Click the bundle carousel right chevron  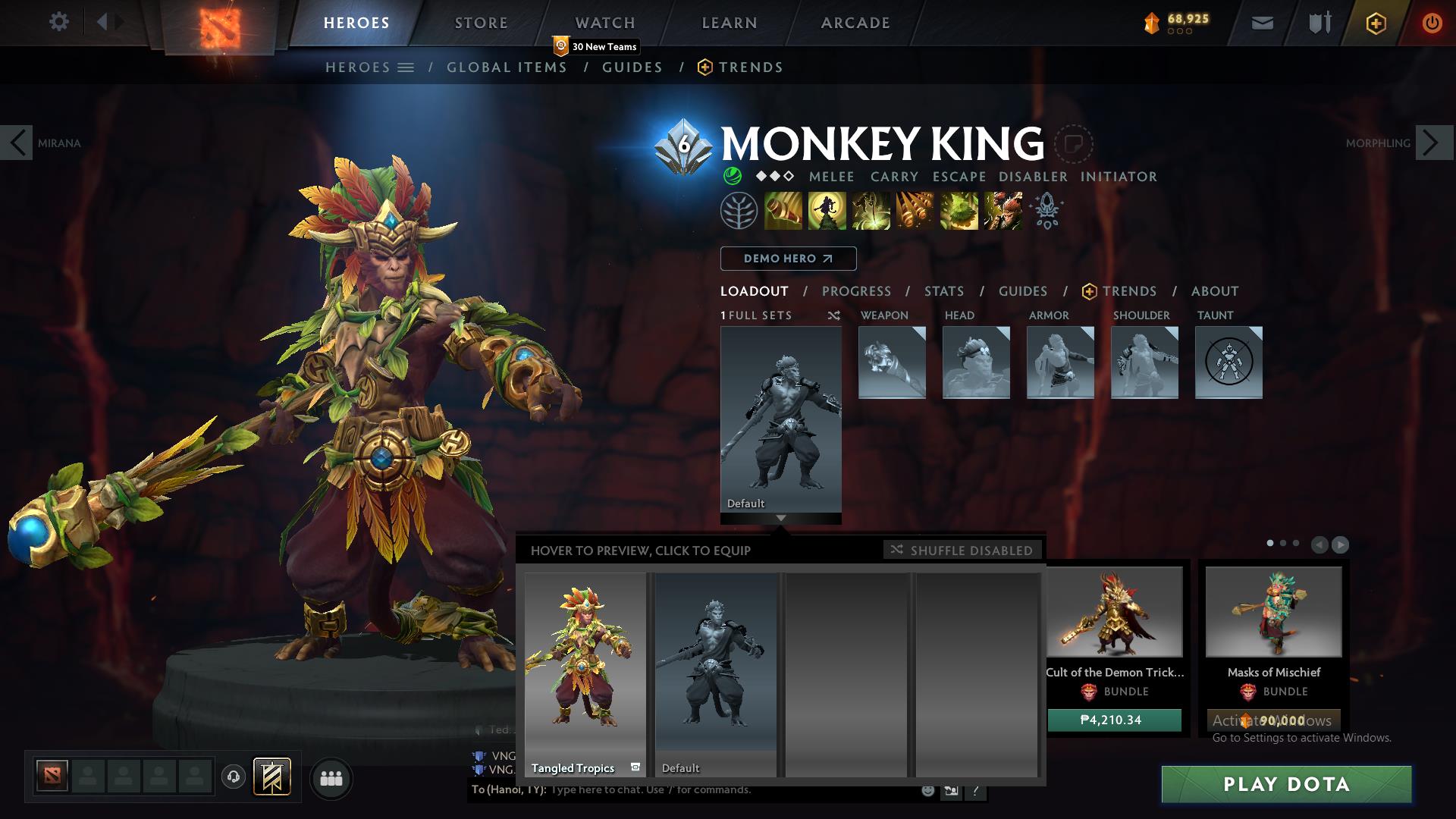click(x=1340, y=544)
